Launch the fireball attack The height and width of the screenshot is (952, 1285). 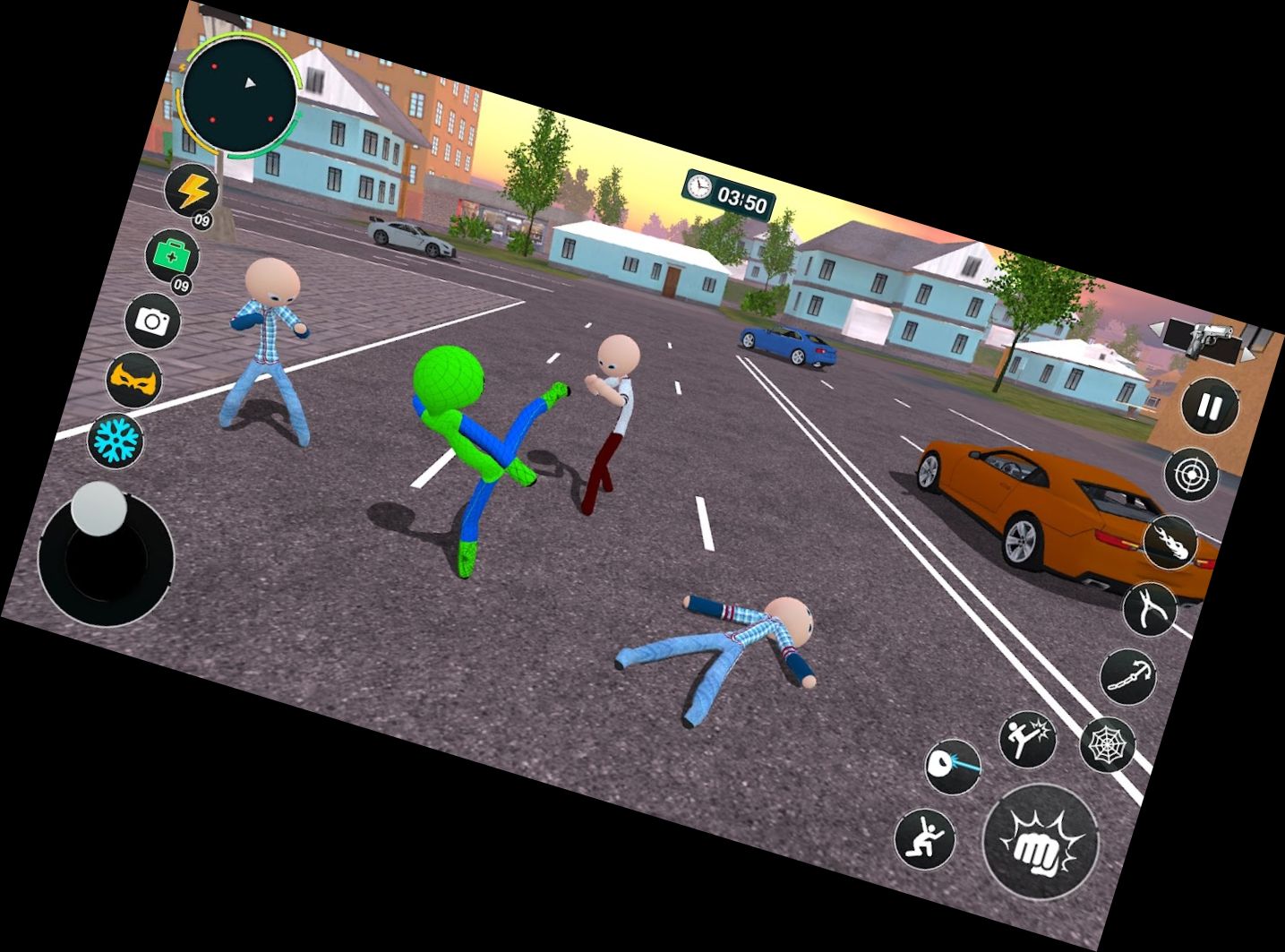coord(1171,543)
